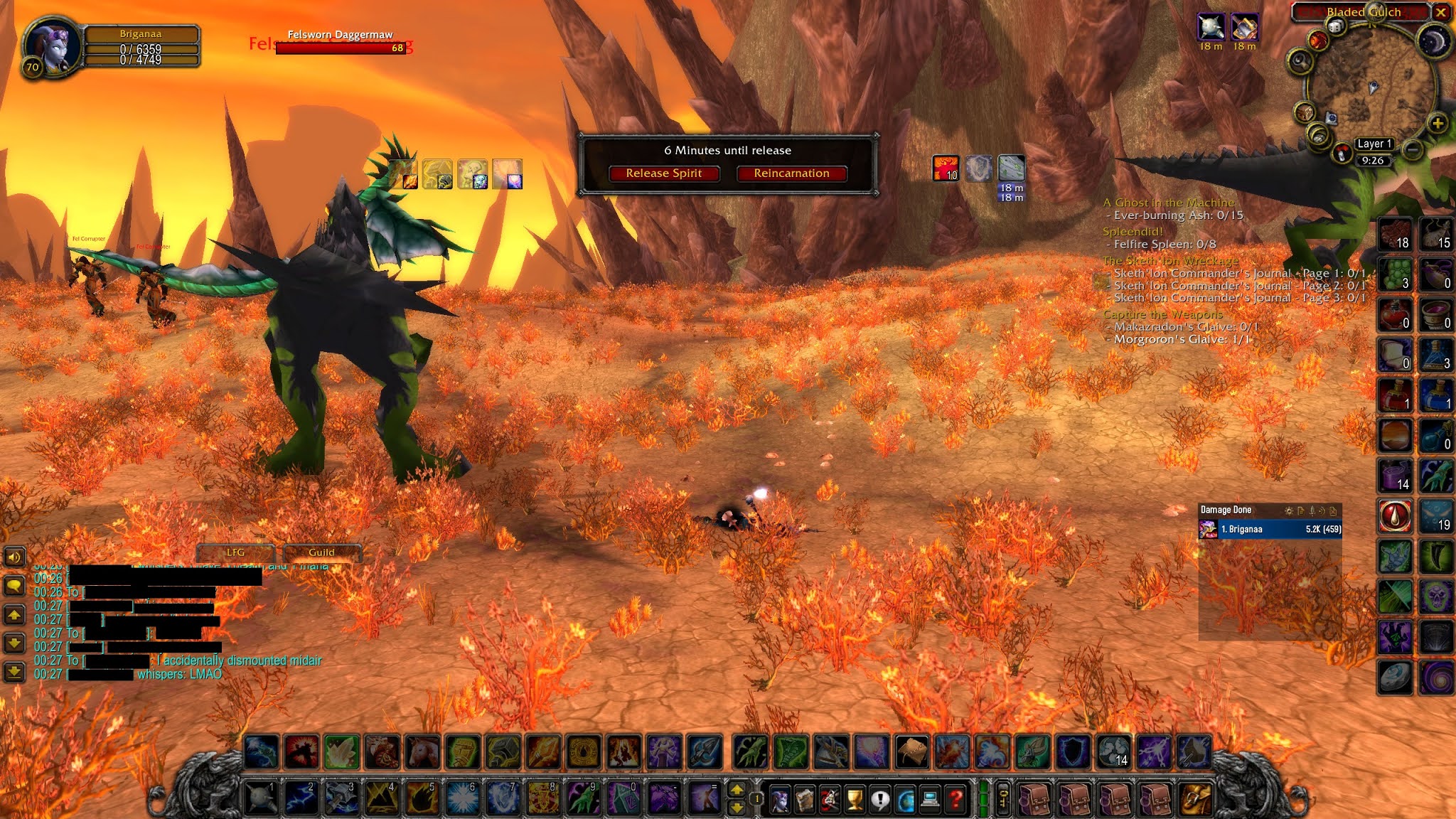Open the character info micro button
Screen dimensions: 1456x819
[780, 800]
